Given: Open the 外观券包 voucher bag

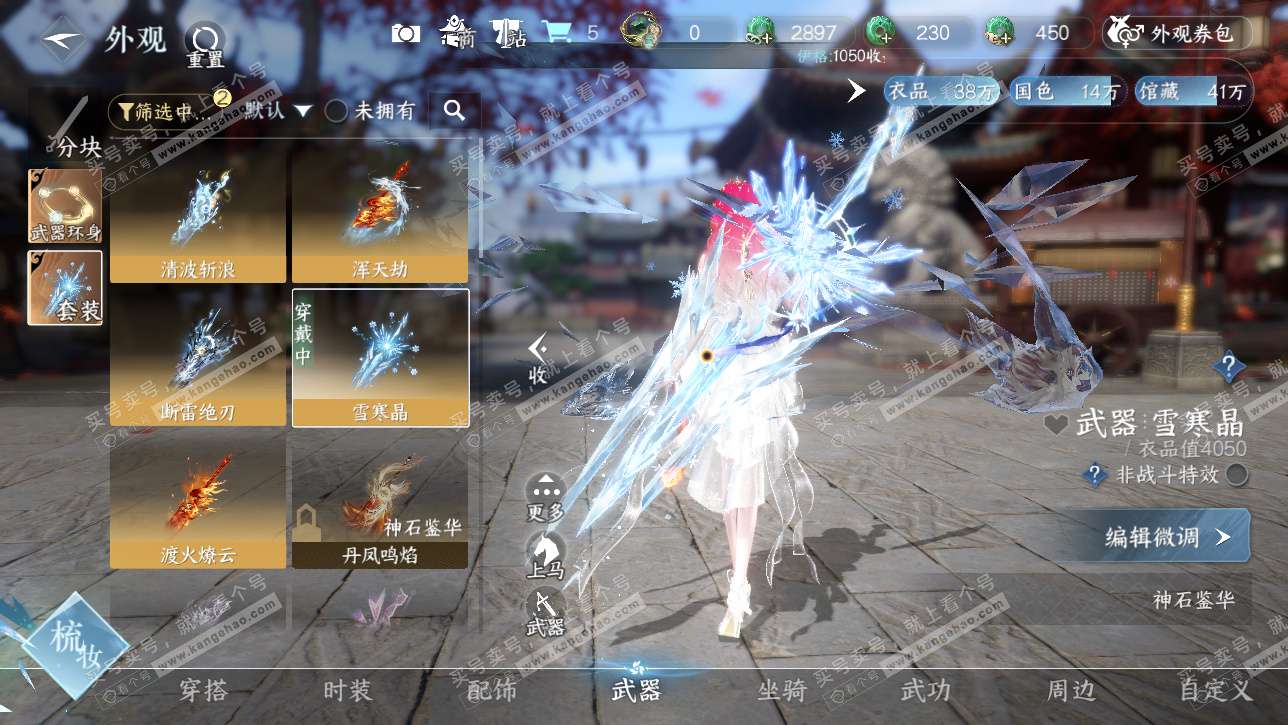Looking at the screenshot, I should pos(1178,34).
